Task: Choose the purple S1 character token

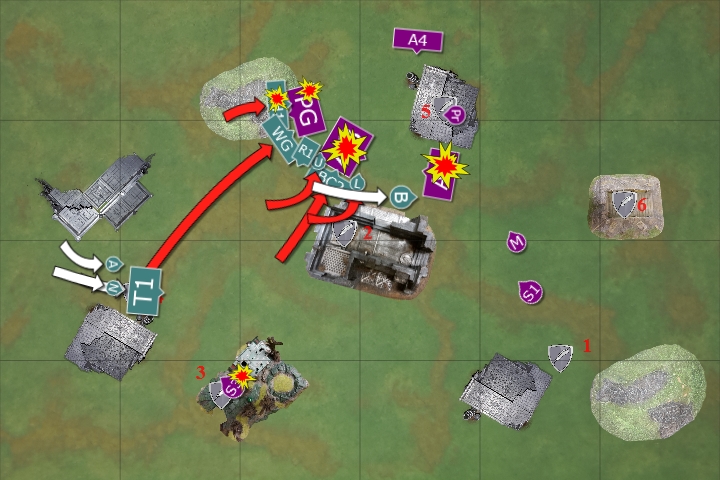Action: [531, 292]
